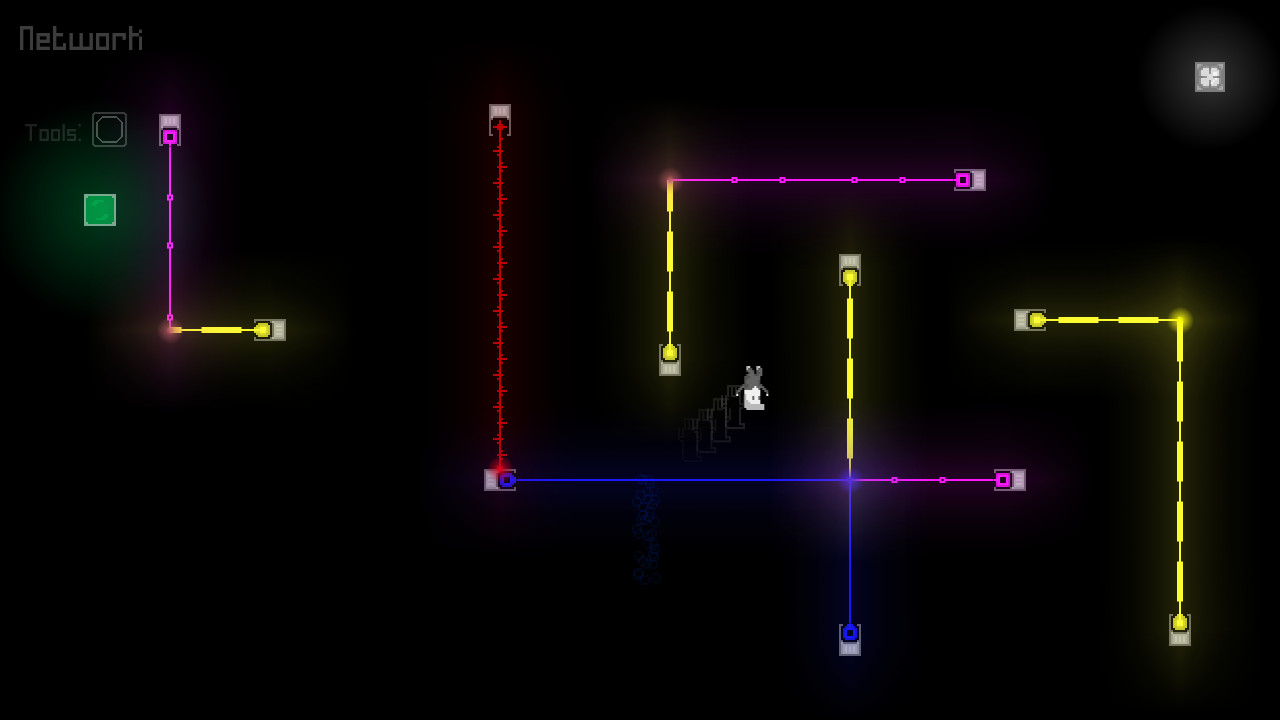
Task: Open the map using the flower icon top right
Action: (x=1210, y=76)
